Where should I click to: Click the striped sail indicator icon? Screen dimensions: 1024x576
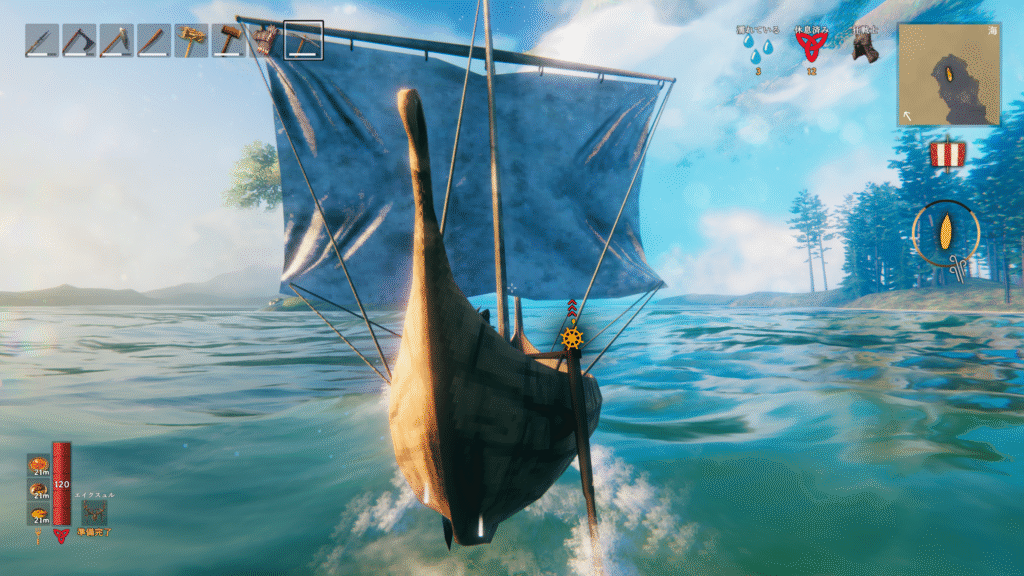[946, 155]
